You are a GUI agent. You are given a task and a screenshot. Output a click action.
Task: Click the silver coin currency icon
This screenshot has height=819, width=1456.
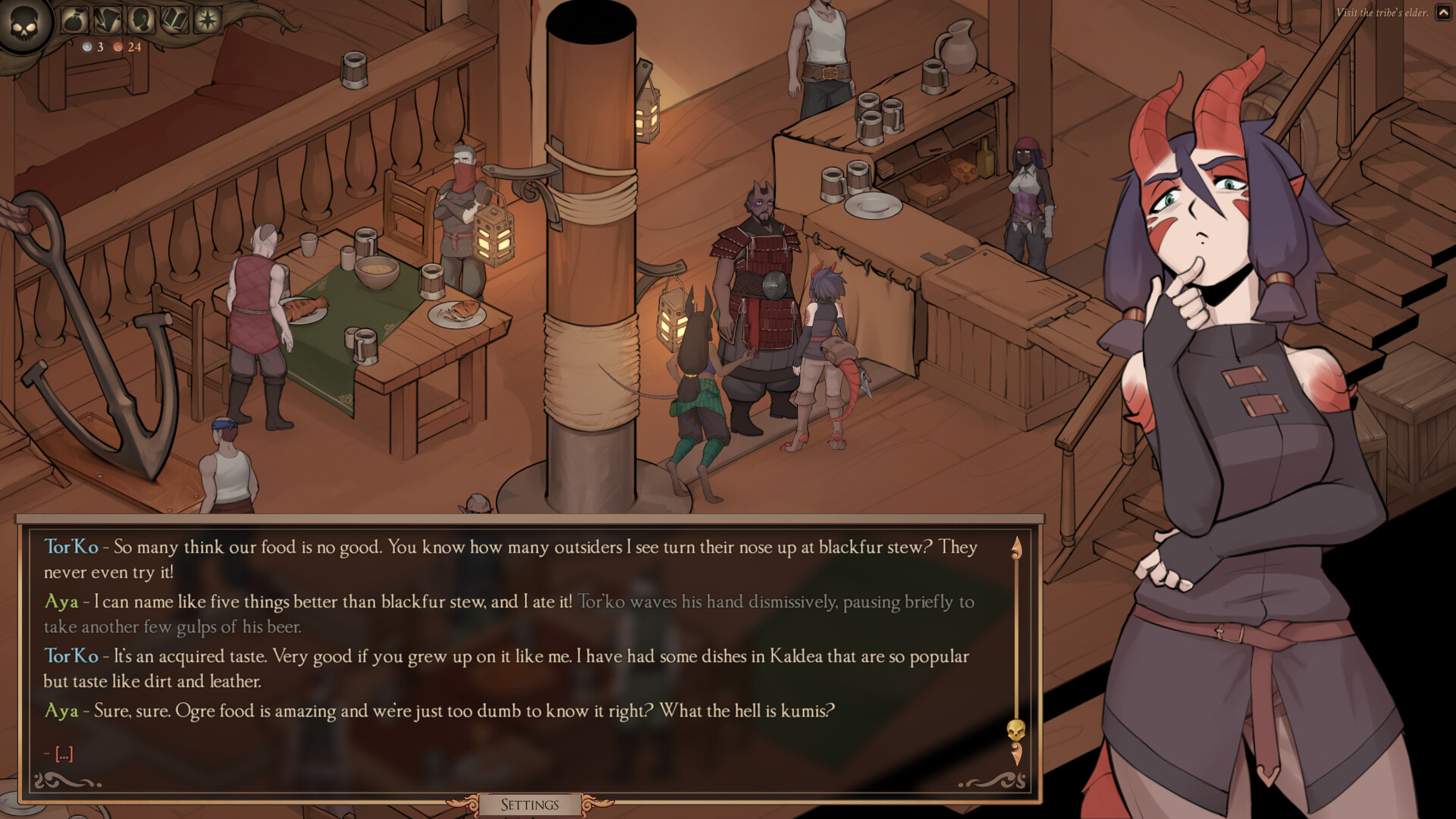pyautogui.click(x=87, y=48)
